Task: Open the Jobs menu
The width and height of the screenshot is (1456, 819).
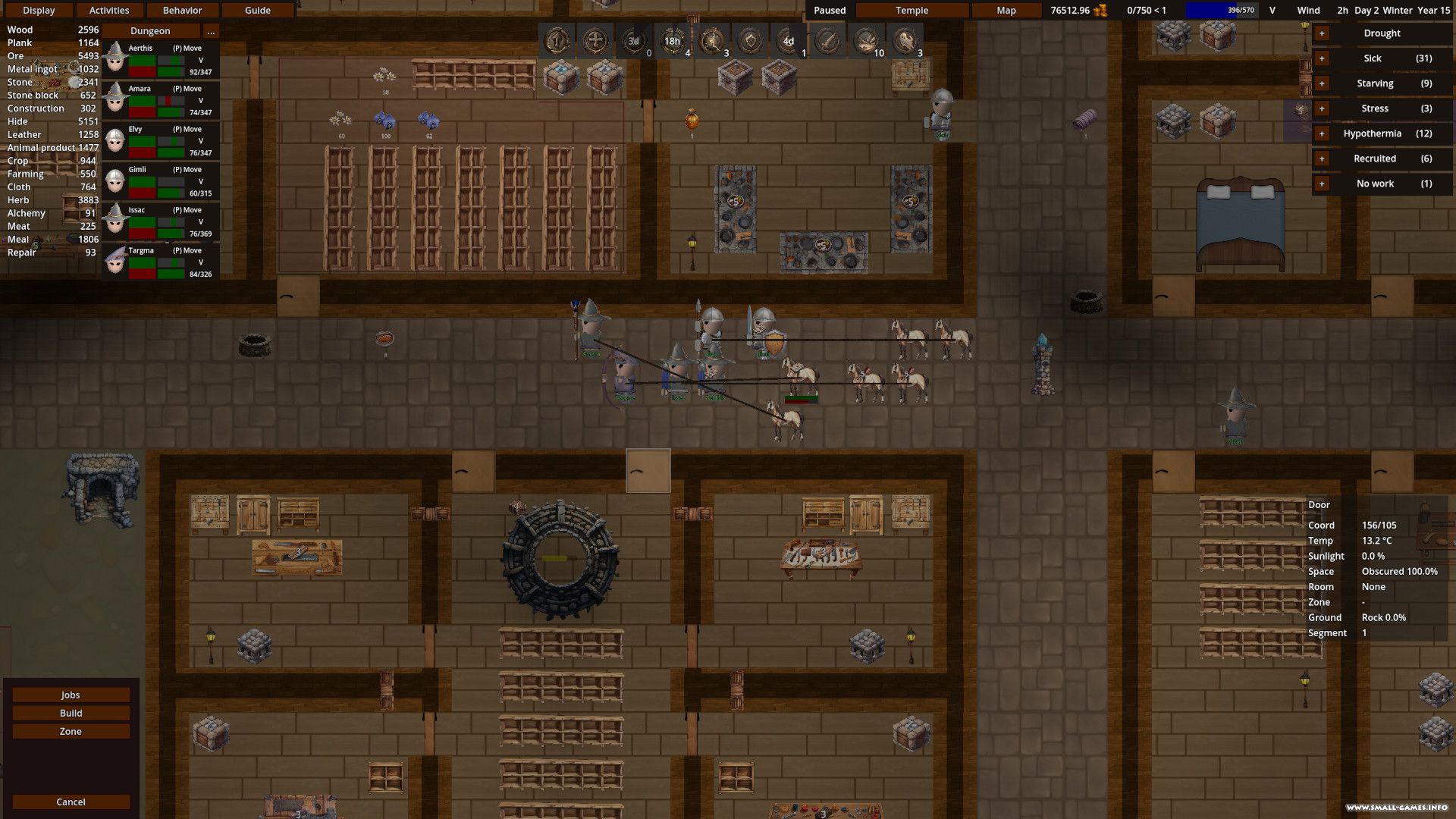Action: [71, 695]
